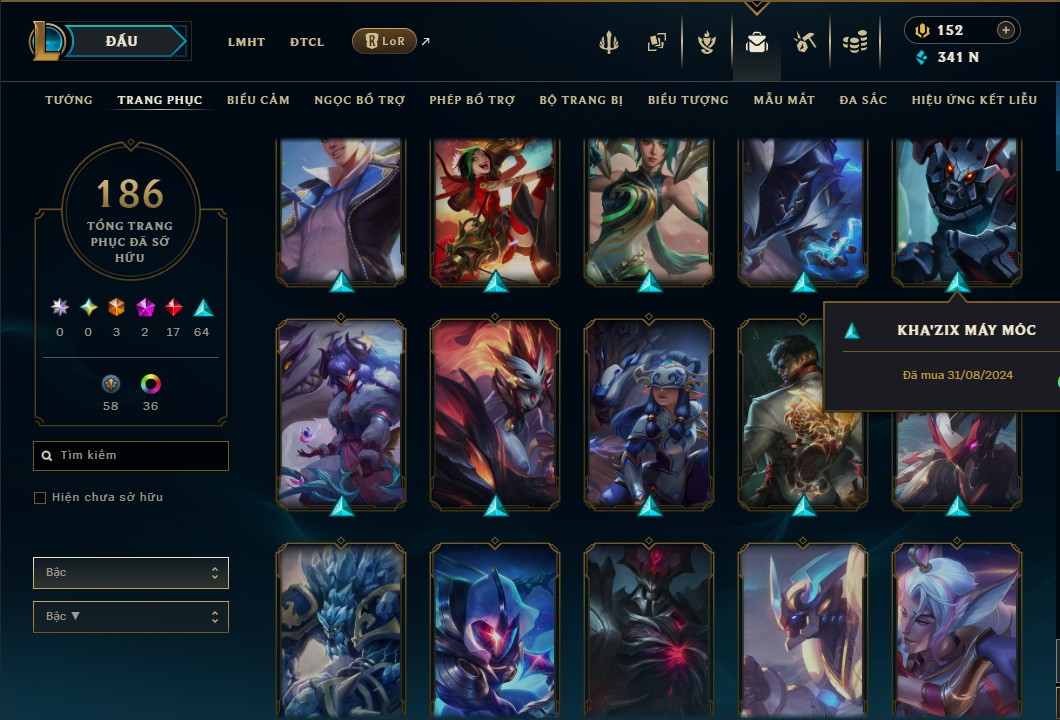
Task: Open the Collection backpack icon
Action: pyautogui.click(x=757, y=42)
